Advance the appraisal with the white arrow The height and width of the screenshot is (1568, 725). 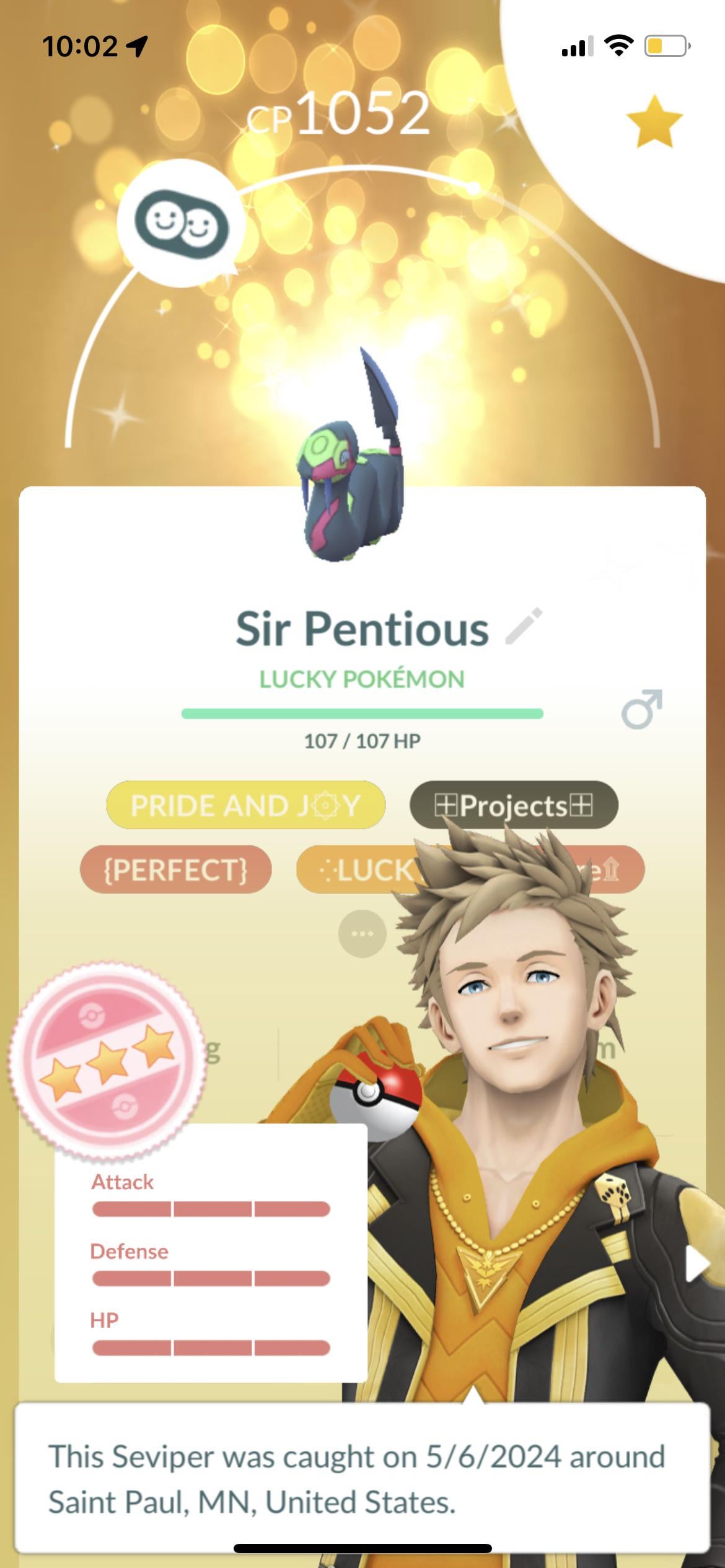[697, 1263]
